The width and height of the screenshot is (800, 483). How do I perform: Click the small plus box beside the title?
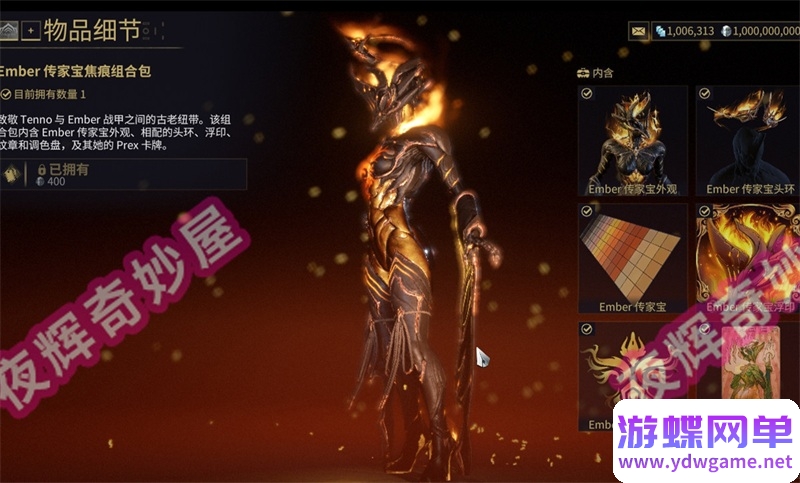(x=30, y=31)
